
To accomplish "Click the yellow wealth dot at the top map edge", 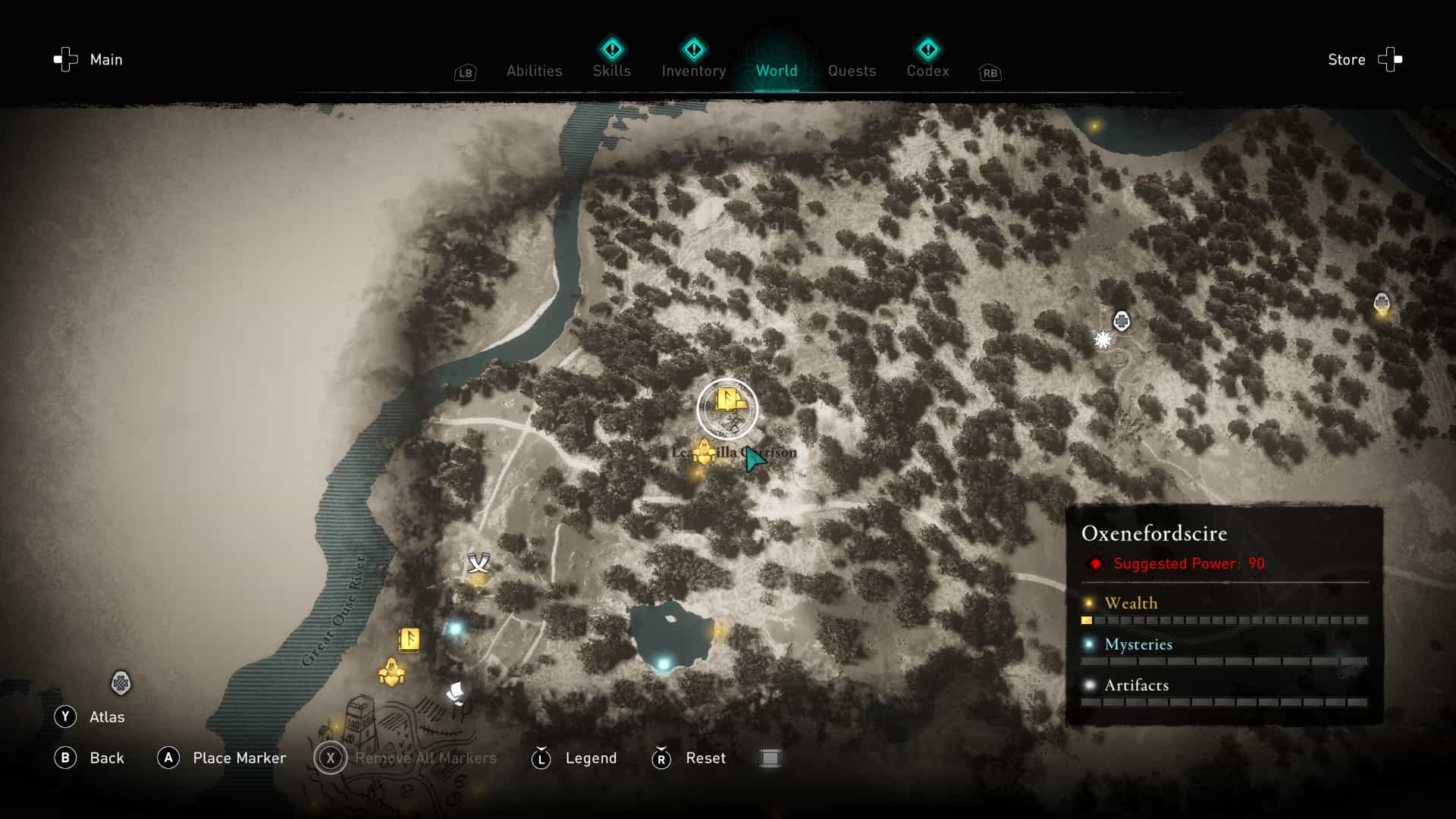I will tap(1095, 127).
